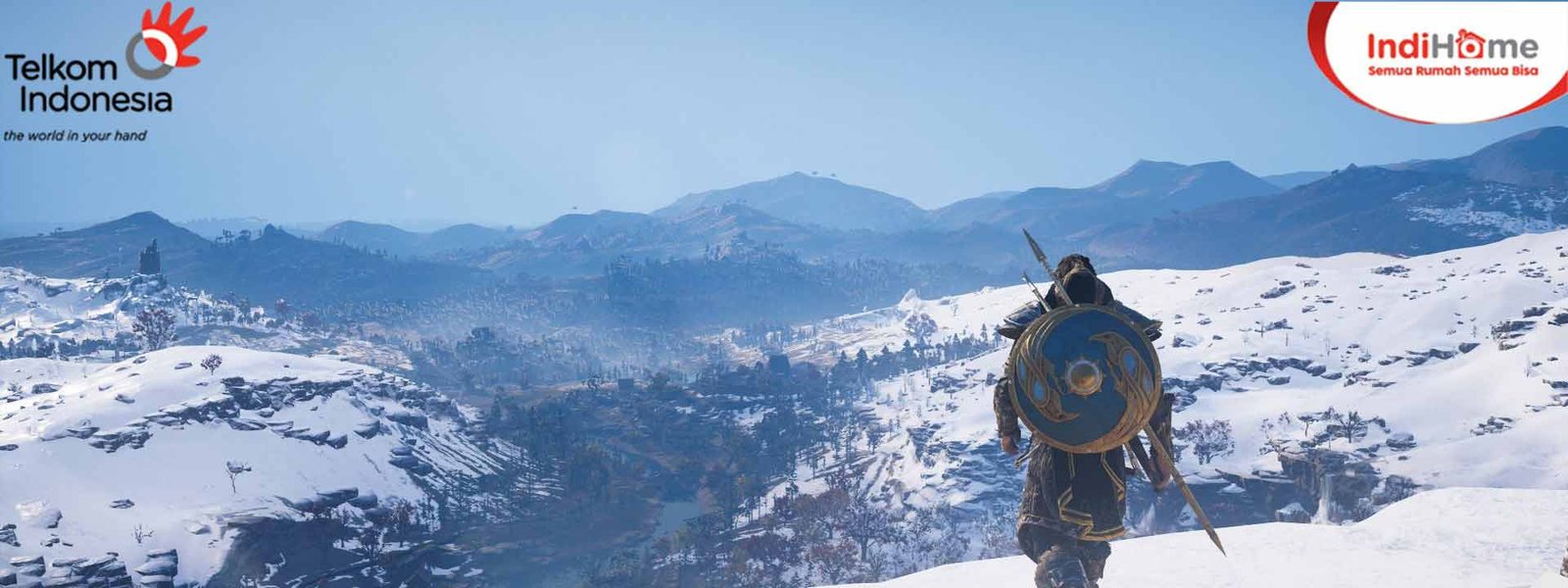Open the IndiHome logo badge

pyautogui.click(x=1450, y=54)
